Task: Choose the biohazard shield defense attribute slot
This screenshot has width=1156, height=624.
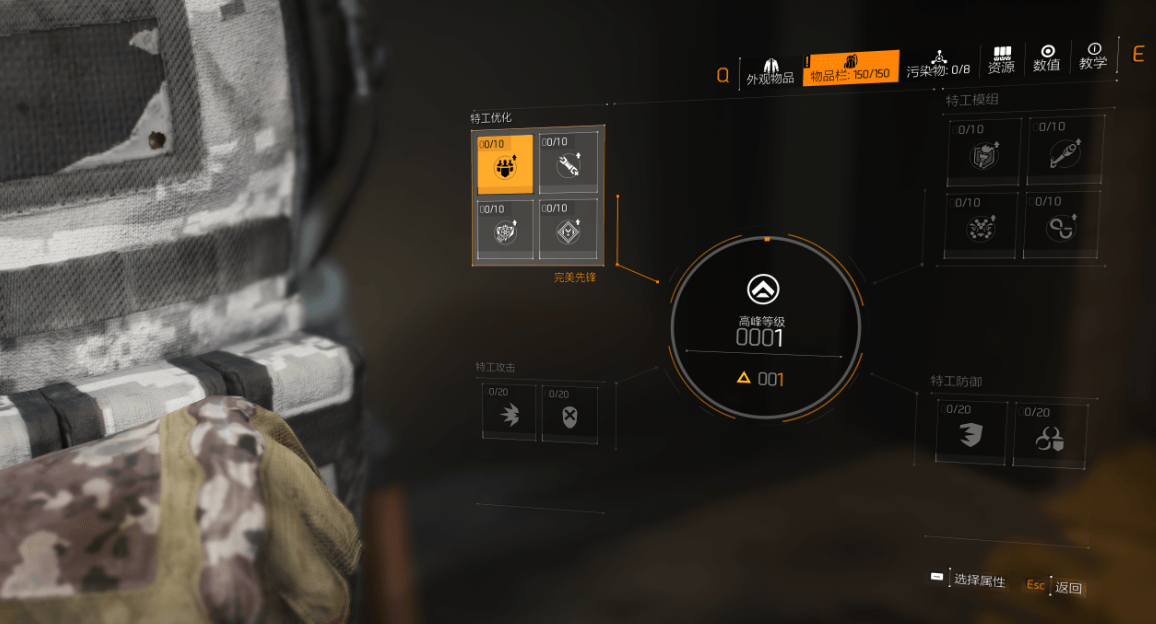Action: click(1050, 435)
